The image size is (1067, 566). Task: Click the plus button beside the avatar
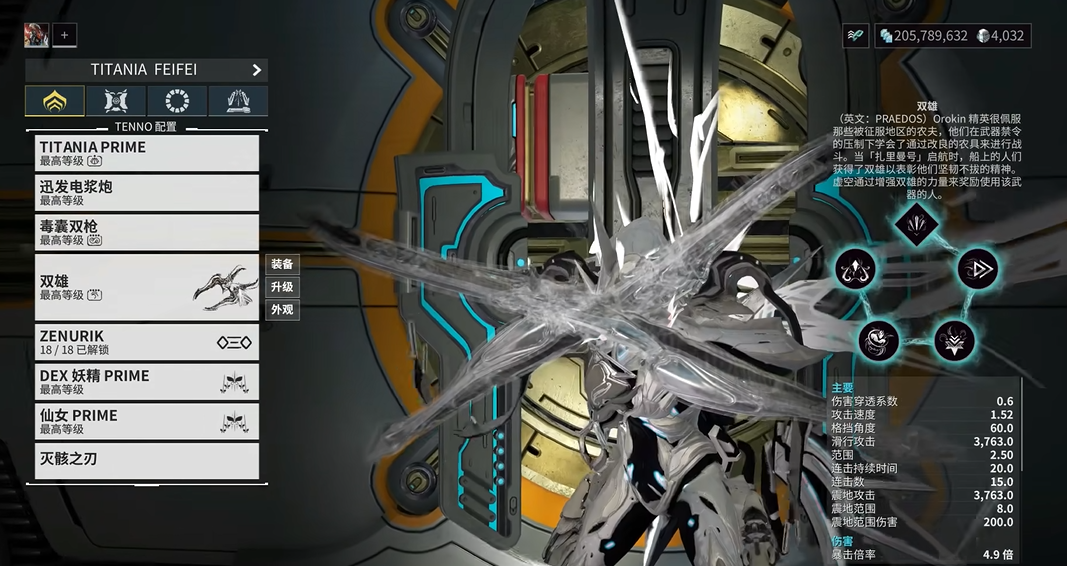pos(64,35)
